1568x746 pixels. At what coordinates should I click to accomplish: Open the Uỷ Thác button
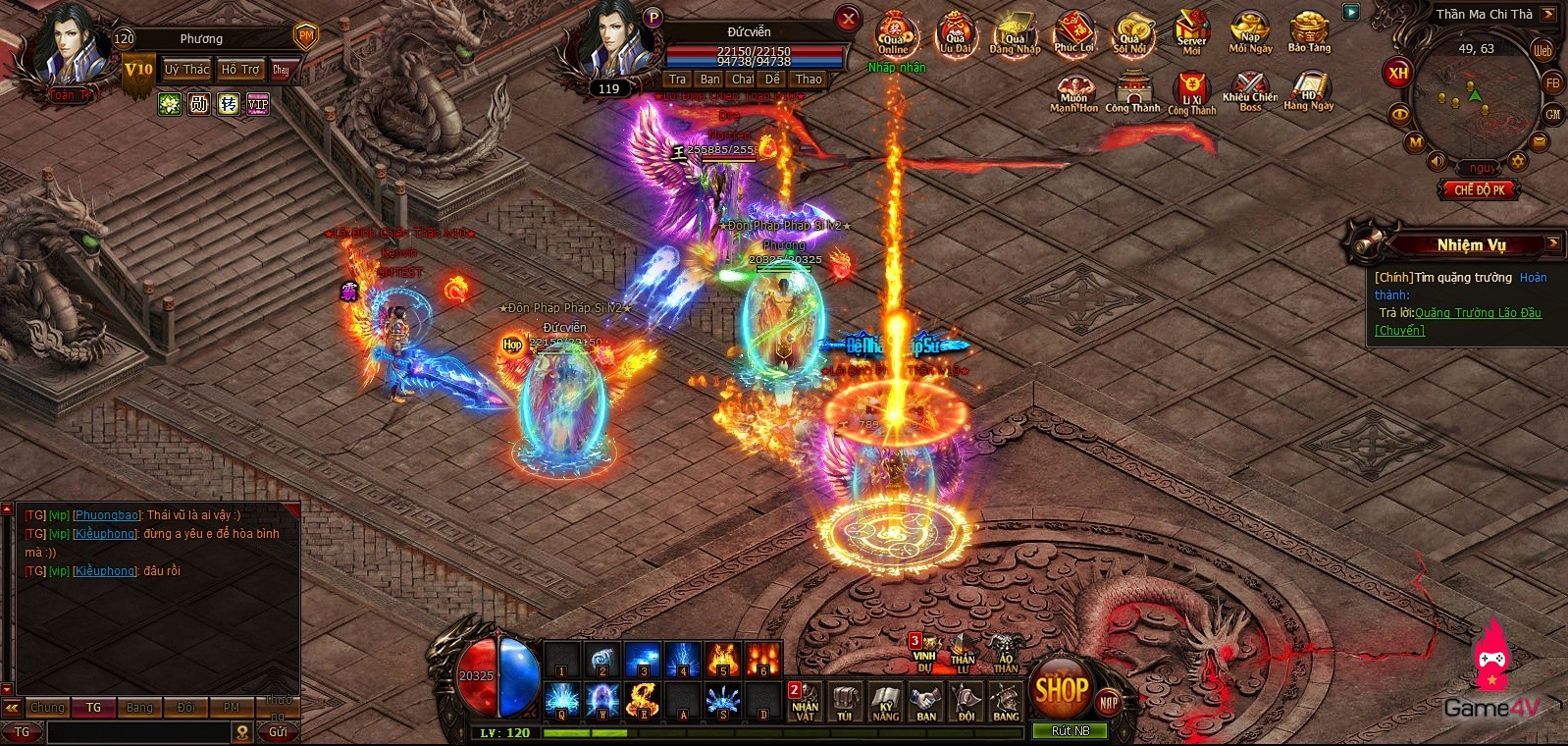point(186,70)
